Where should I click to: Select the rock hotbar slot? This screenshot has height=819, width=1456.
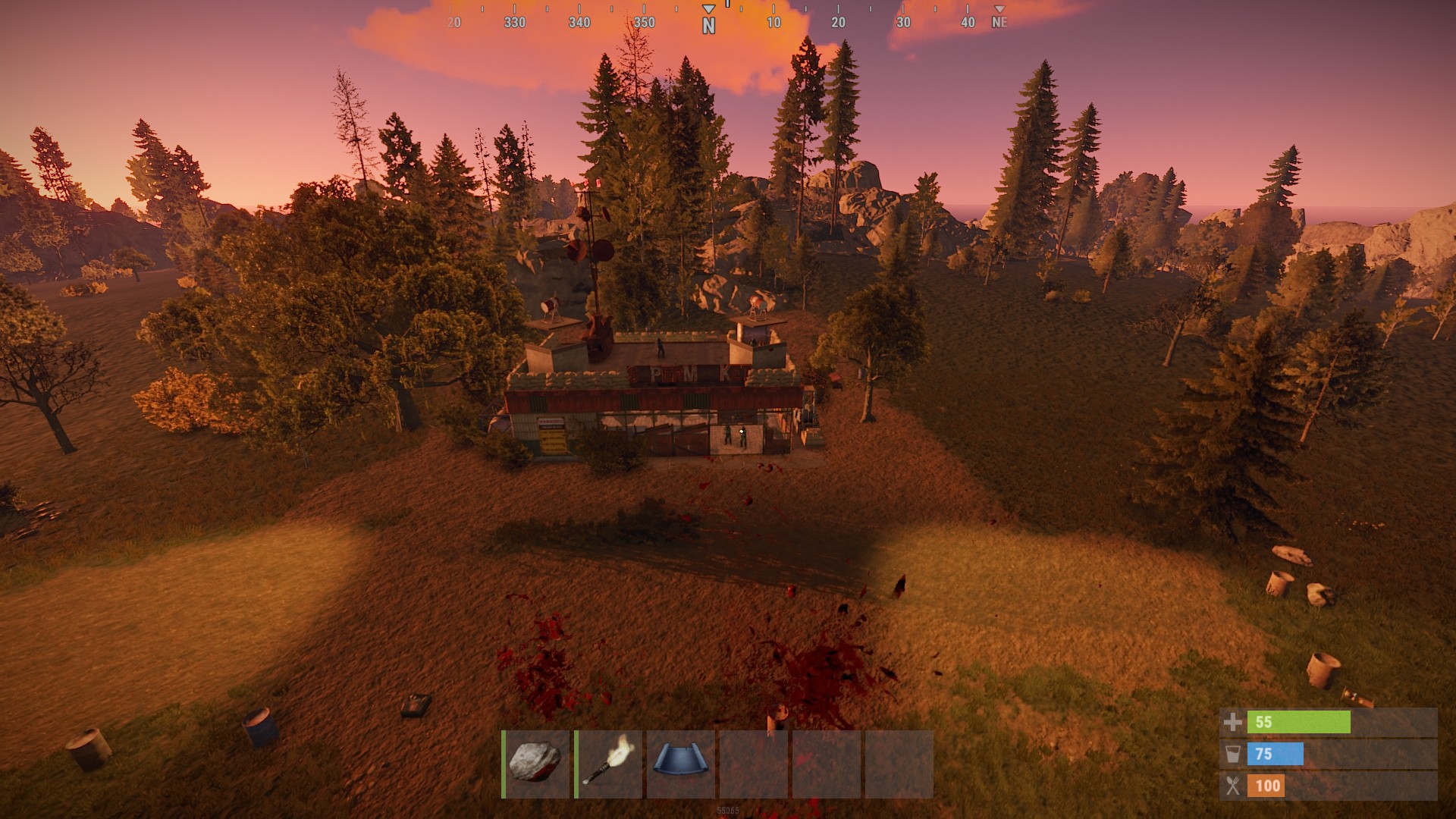(536, 764)
